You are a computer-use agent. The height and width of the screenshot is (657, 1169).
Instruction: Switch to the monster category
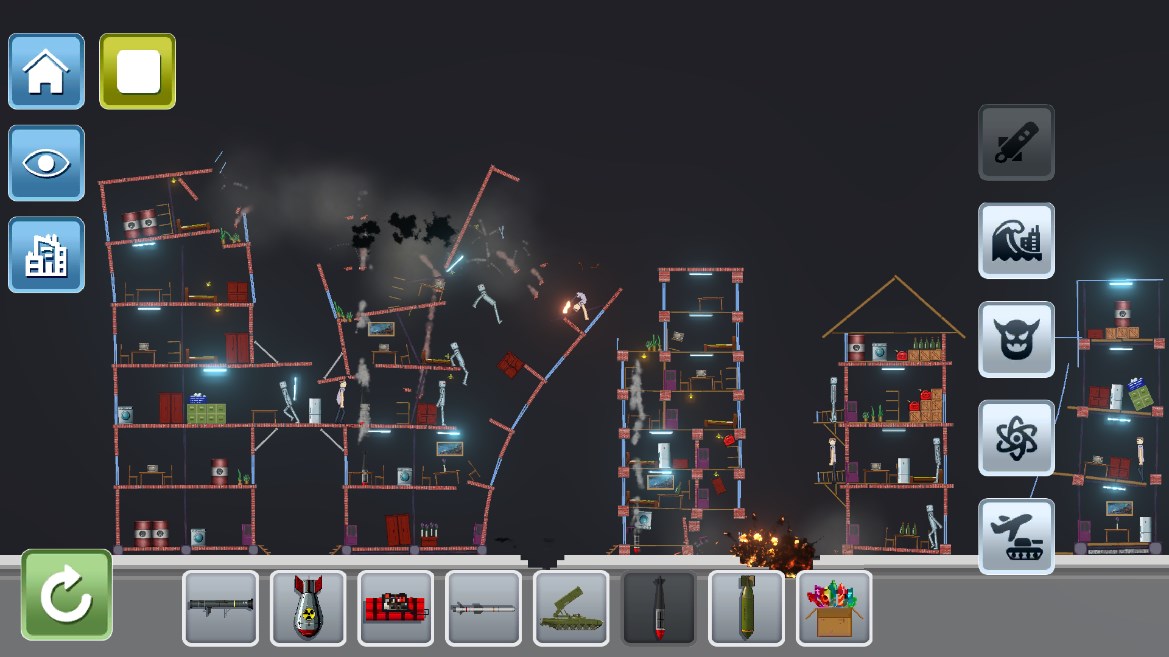point(1016,340)
